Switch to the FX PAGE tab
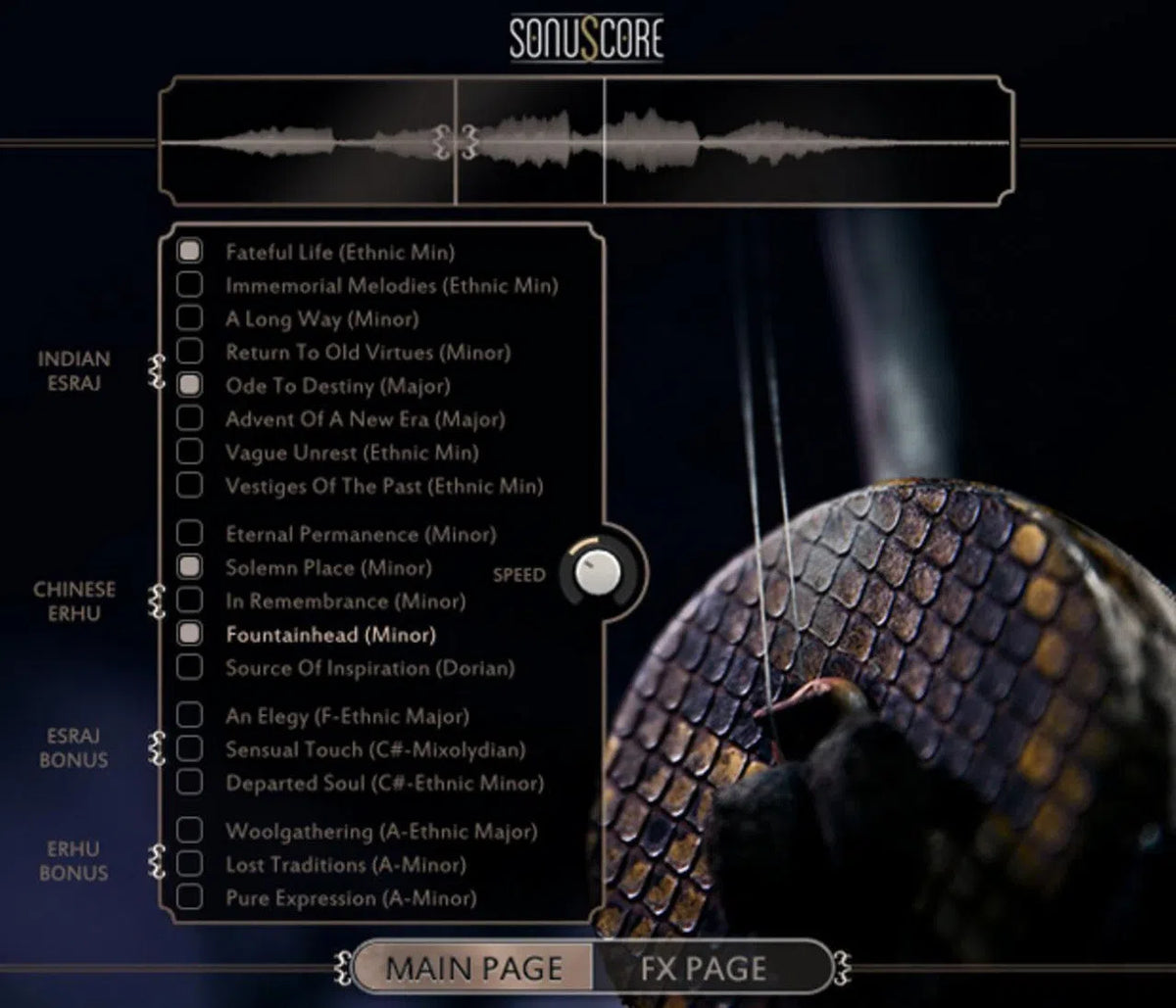Image resolution: width=1176 pixels, height=1008 pixels. (x=704, y=968)
